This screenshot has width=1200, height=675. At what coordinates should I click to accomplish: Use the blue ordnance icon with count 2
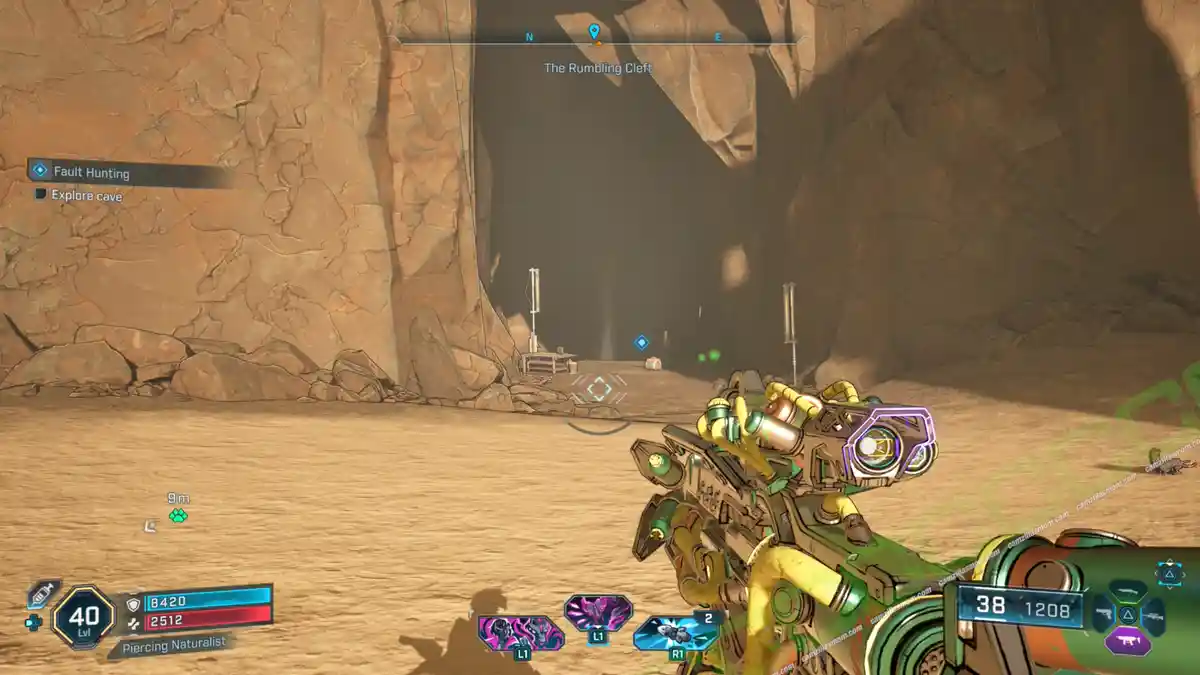coord(675,633)
